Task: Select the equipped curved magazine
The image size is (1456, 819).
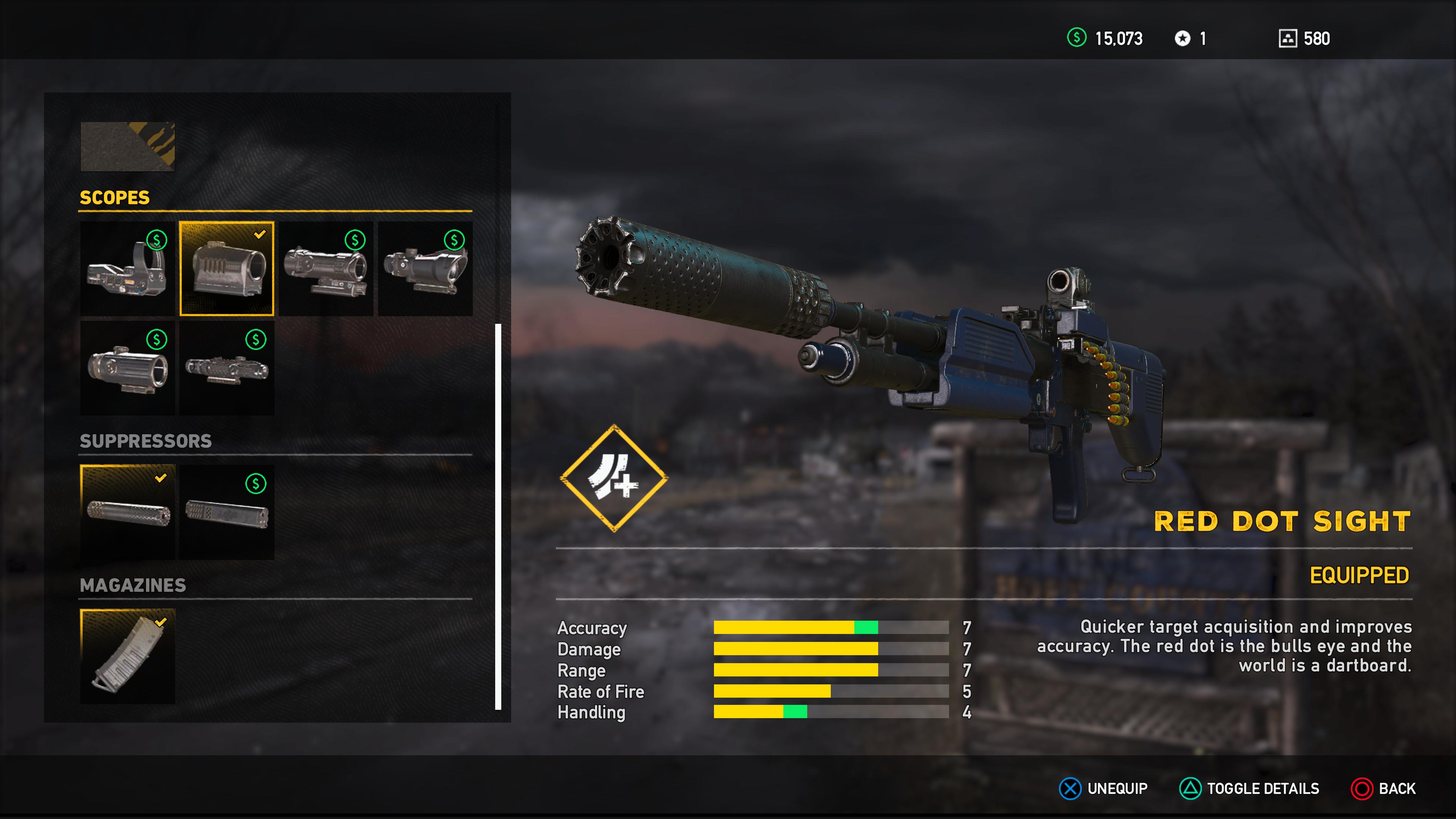Action: pos(128,656)
